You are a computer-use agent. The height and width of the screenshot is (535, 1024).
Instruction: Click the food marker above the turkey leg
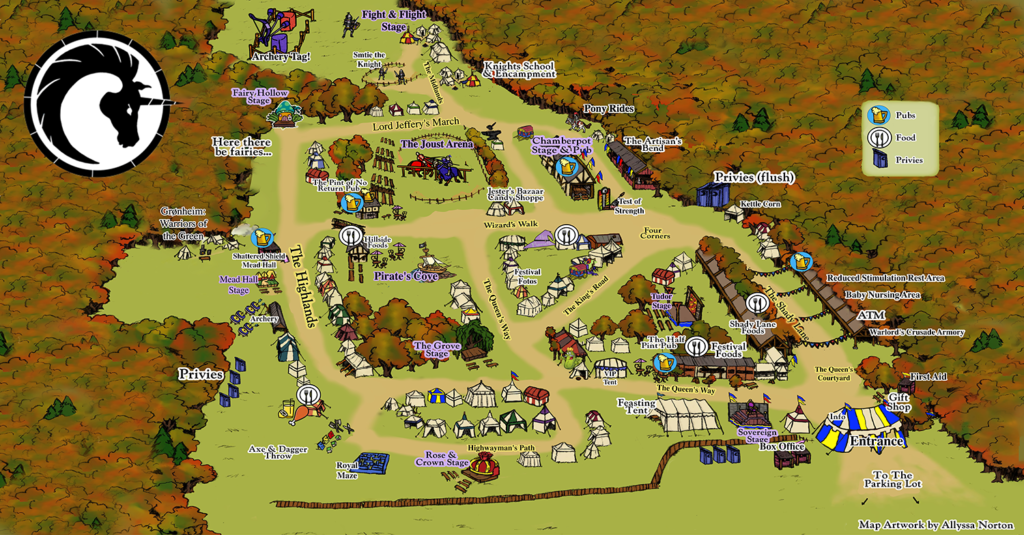pyautogui.click(x=308, y=393)
